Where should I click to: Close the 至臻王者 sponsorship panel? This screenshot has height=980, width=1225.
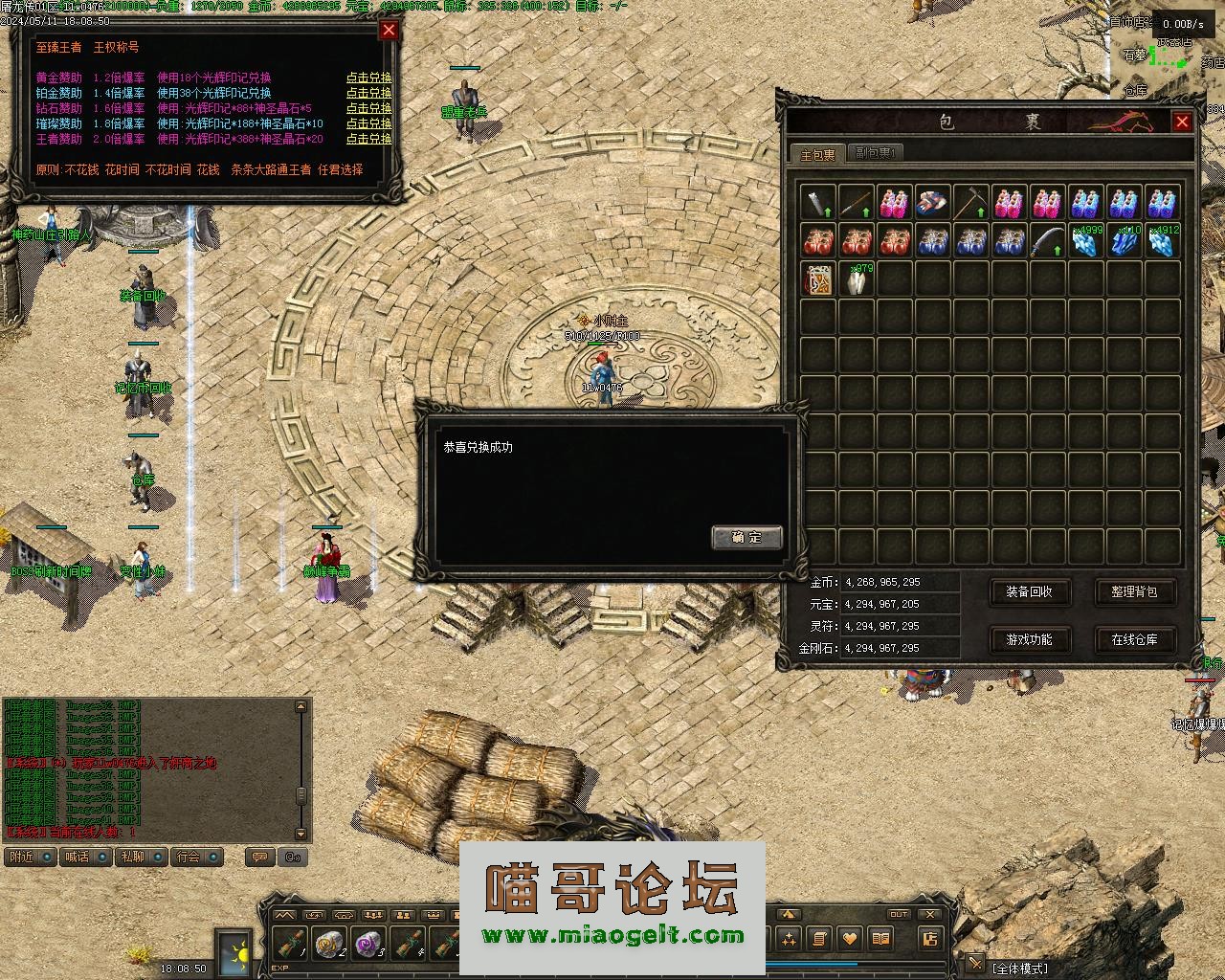click(x=389, y=30)
